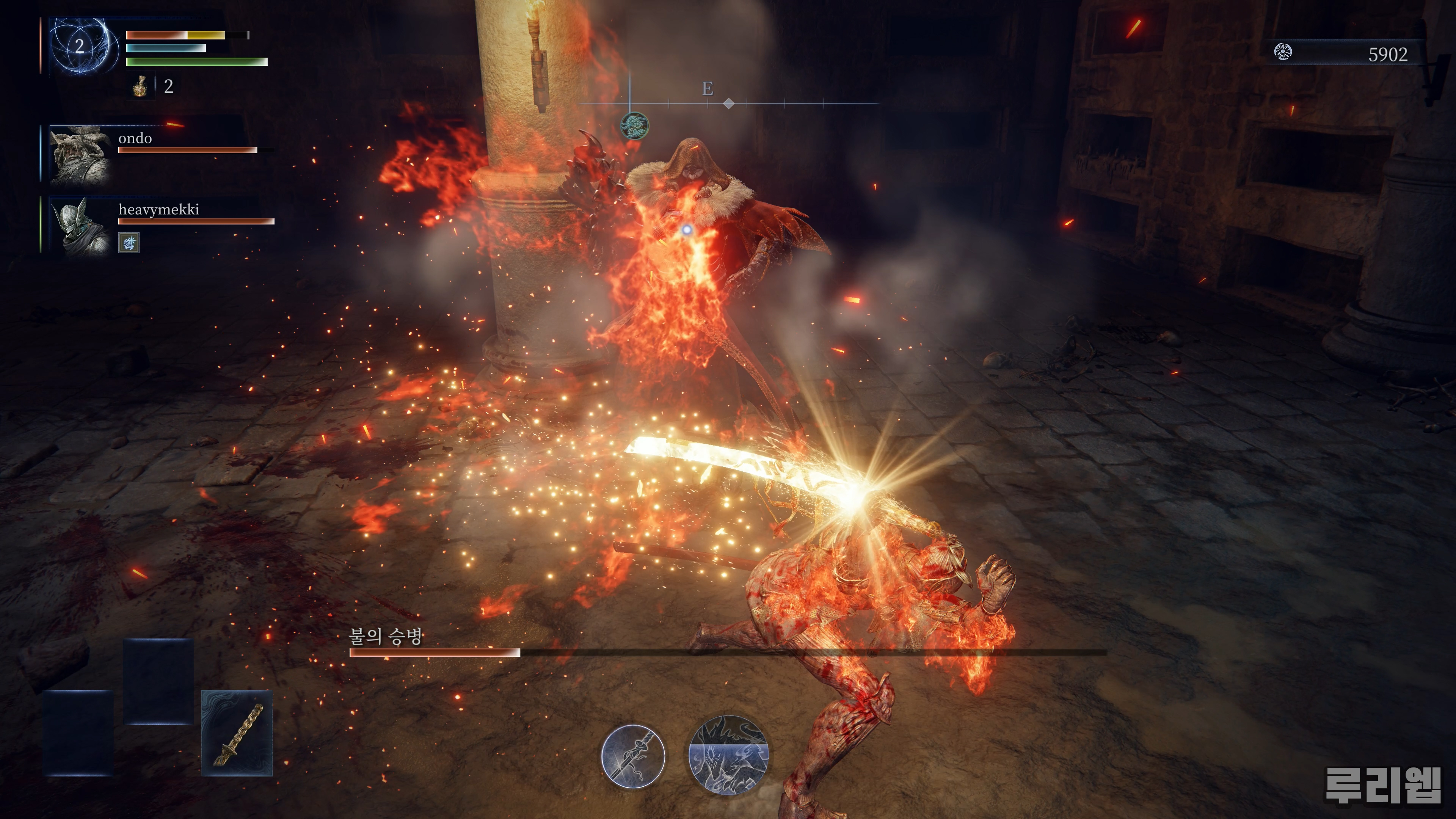Select the equipped golden sword slot
The height and width of the screenshot is (819, 1456).
(237, 733)
